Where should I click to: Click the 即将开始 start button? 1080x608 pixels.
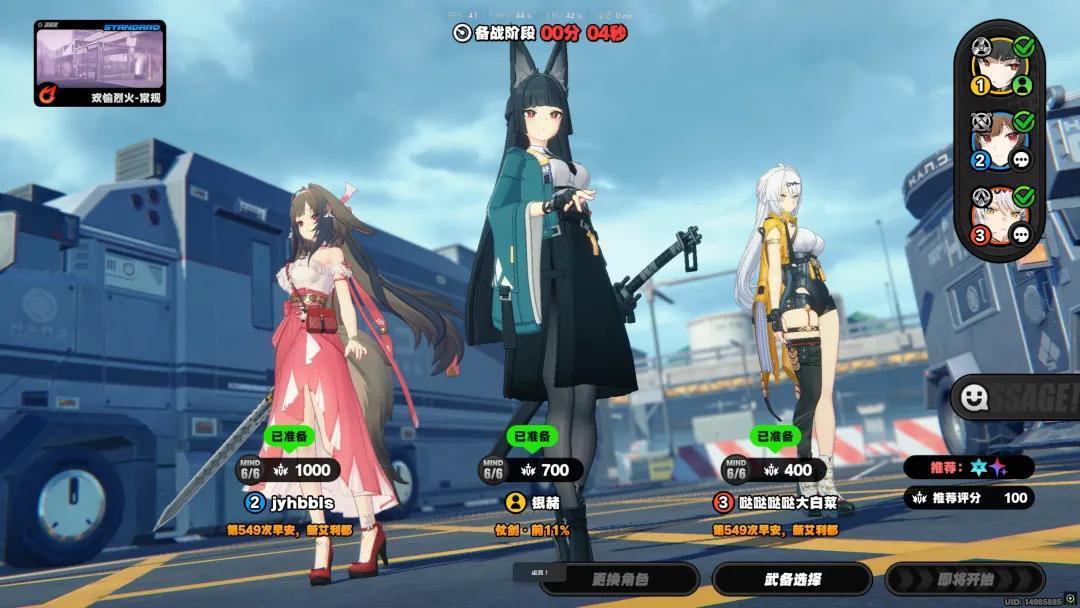(965, 579)
